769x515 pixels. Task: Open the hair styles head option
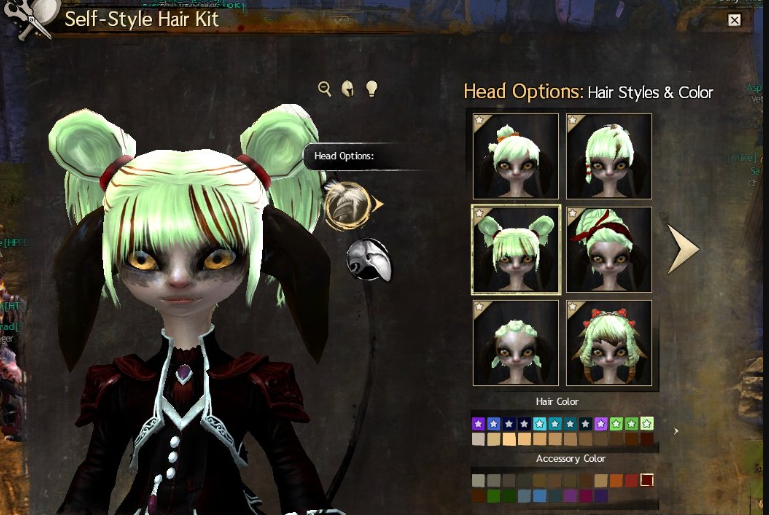[346, 203]
